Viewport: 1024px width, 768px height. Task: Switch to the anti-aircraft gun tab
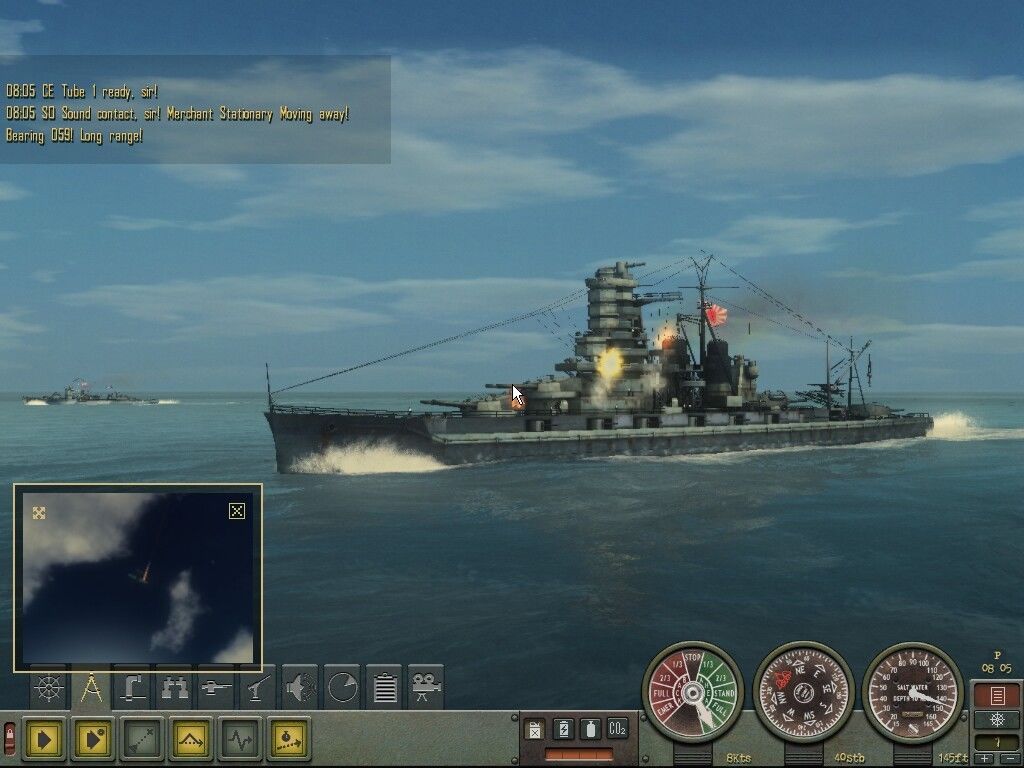258,688
